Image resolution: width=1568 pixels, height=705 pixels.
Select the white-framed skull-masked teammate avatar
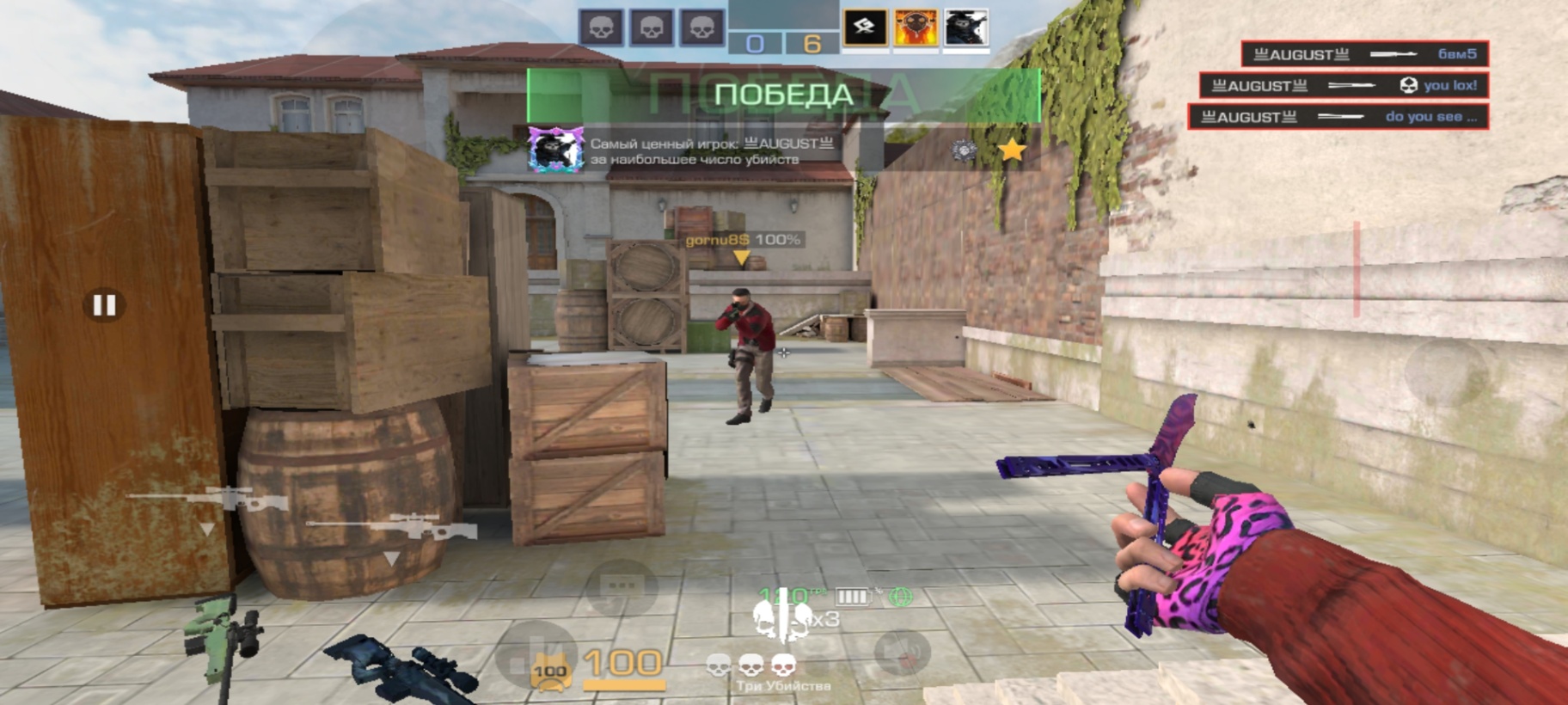tap(966, 28)
